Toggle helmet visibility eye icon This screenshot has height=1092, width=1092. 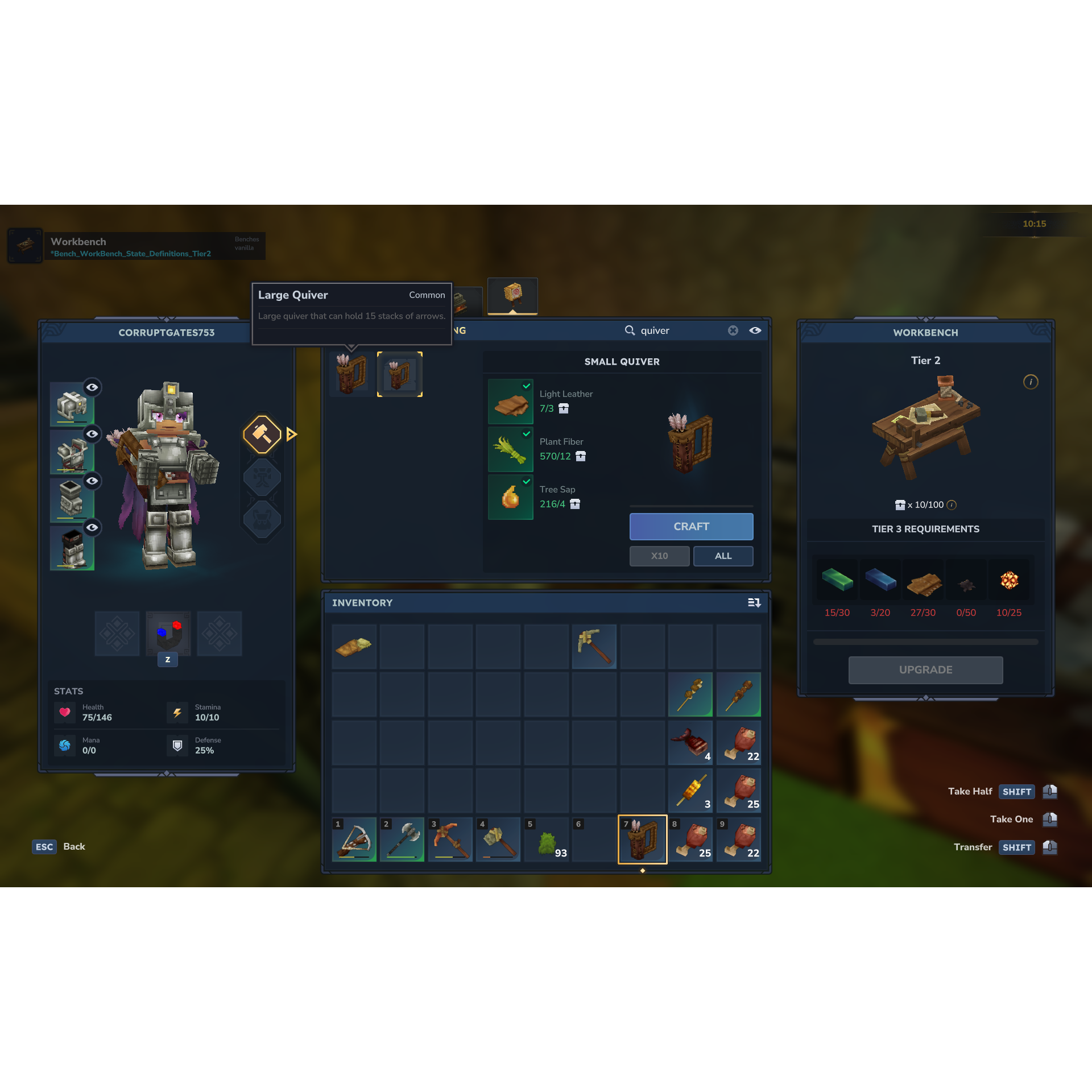pyautogui.click(x=92, y=387)
